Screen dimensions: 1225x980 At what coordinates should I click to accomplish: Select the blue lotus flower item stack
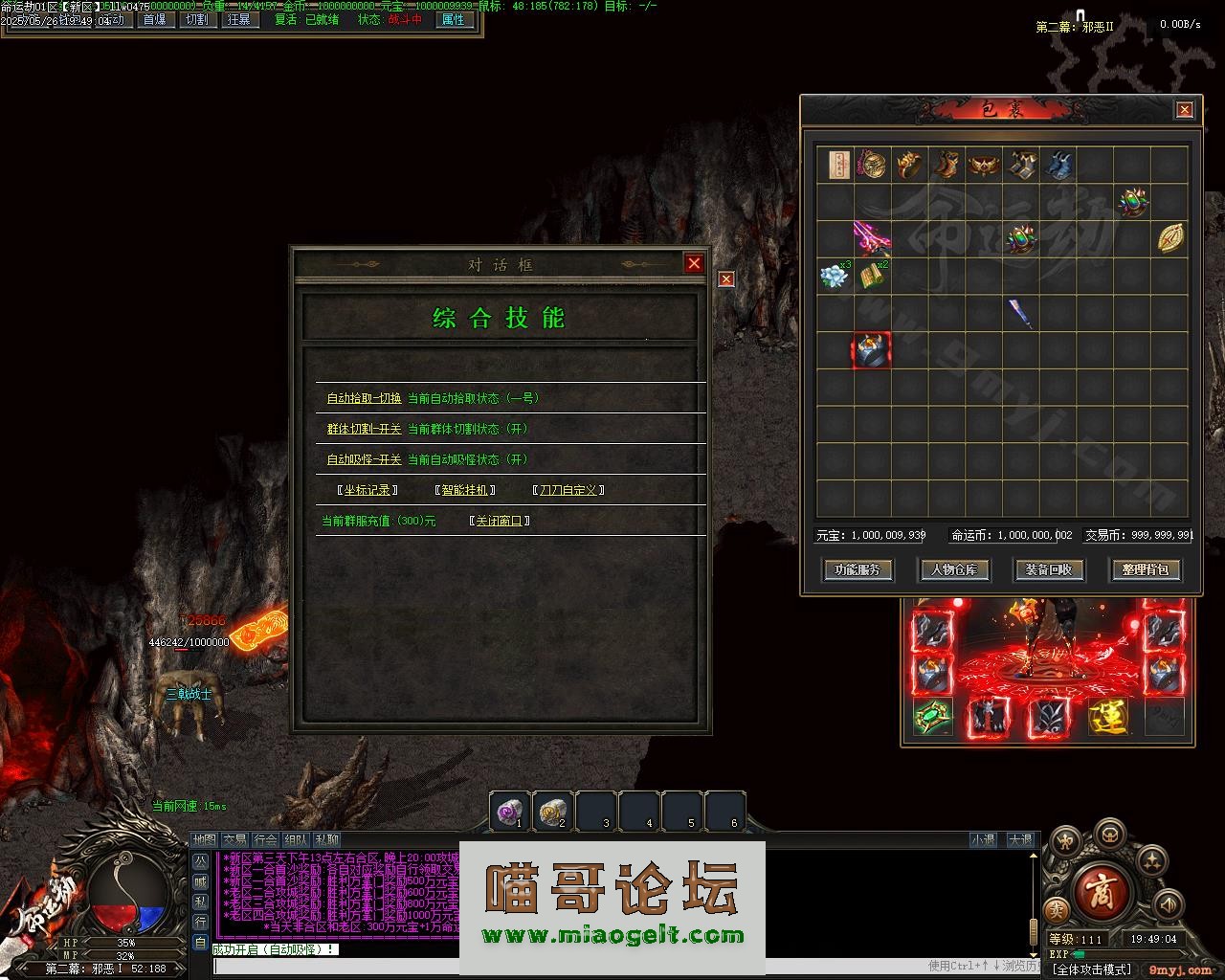(x=835, y=277)
